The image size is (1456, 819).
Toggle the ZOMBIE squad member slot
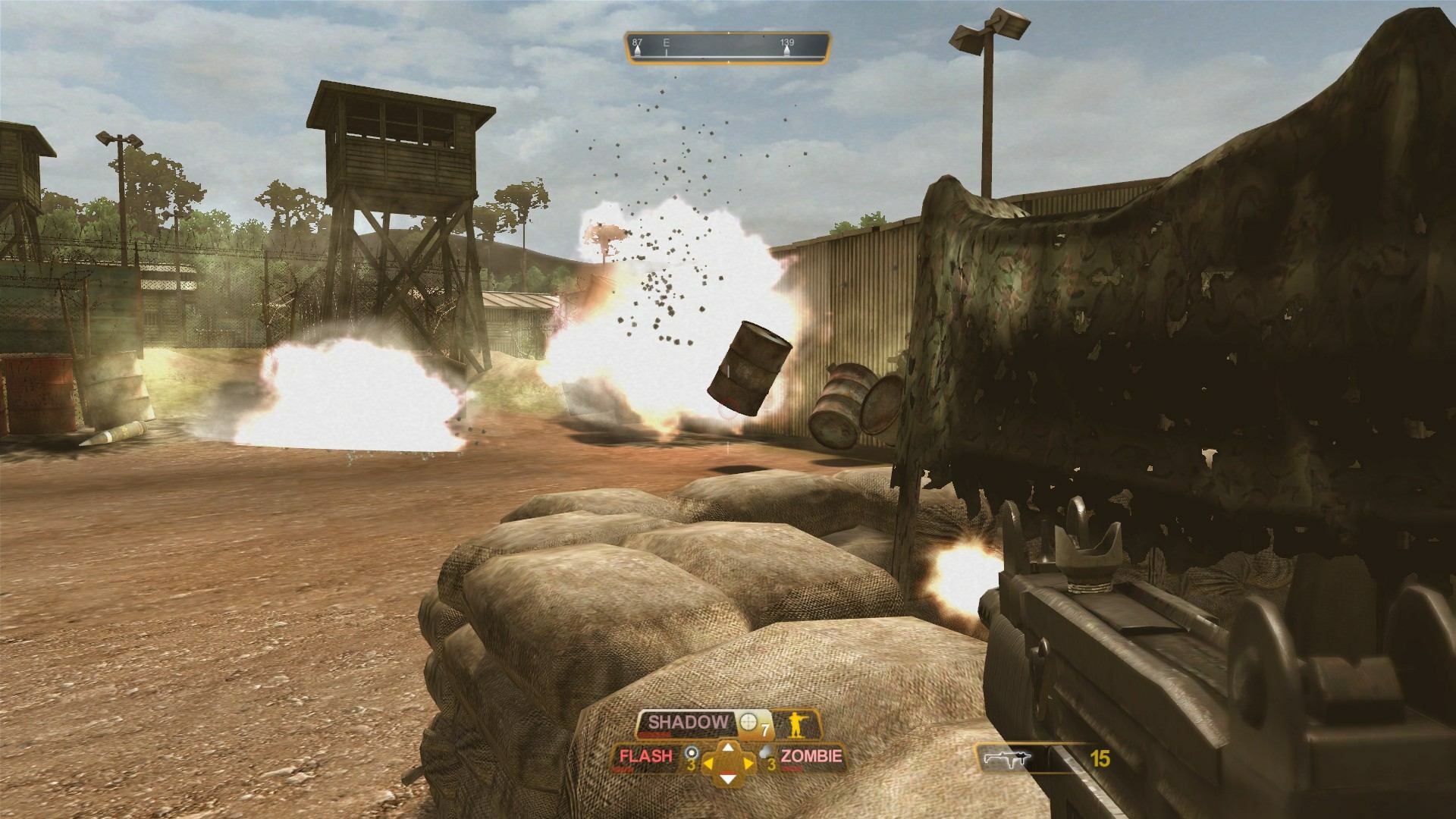(x=811, y=756)
